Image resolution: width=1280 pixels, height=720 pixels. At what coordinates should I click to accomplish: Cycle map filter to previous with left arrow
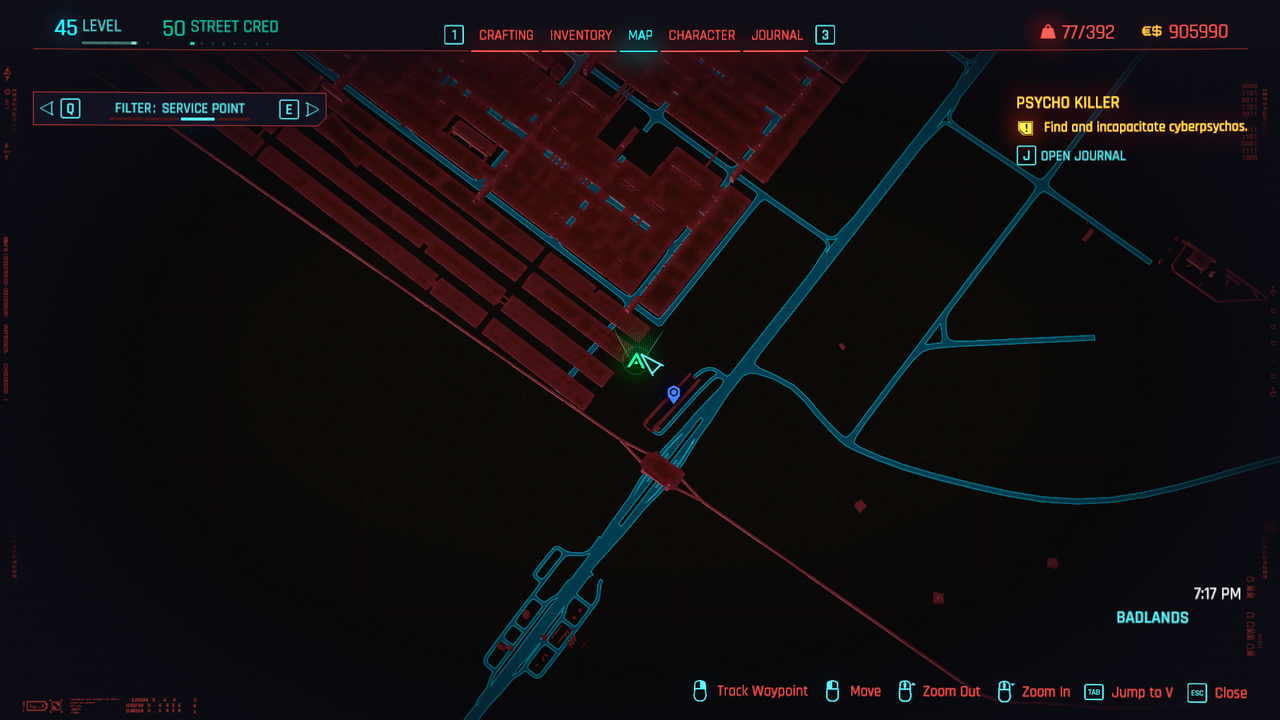(x=46, y=108)
